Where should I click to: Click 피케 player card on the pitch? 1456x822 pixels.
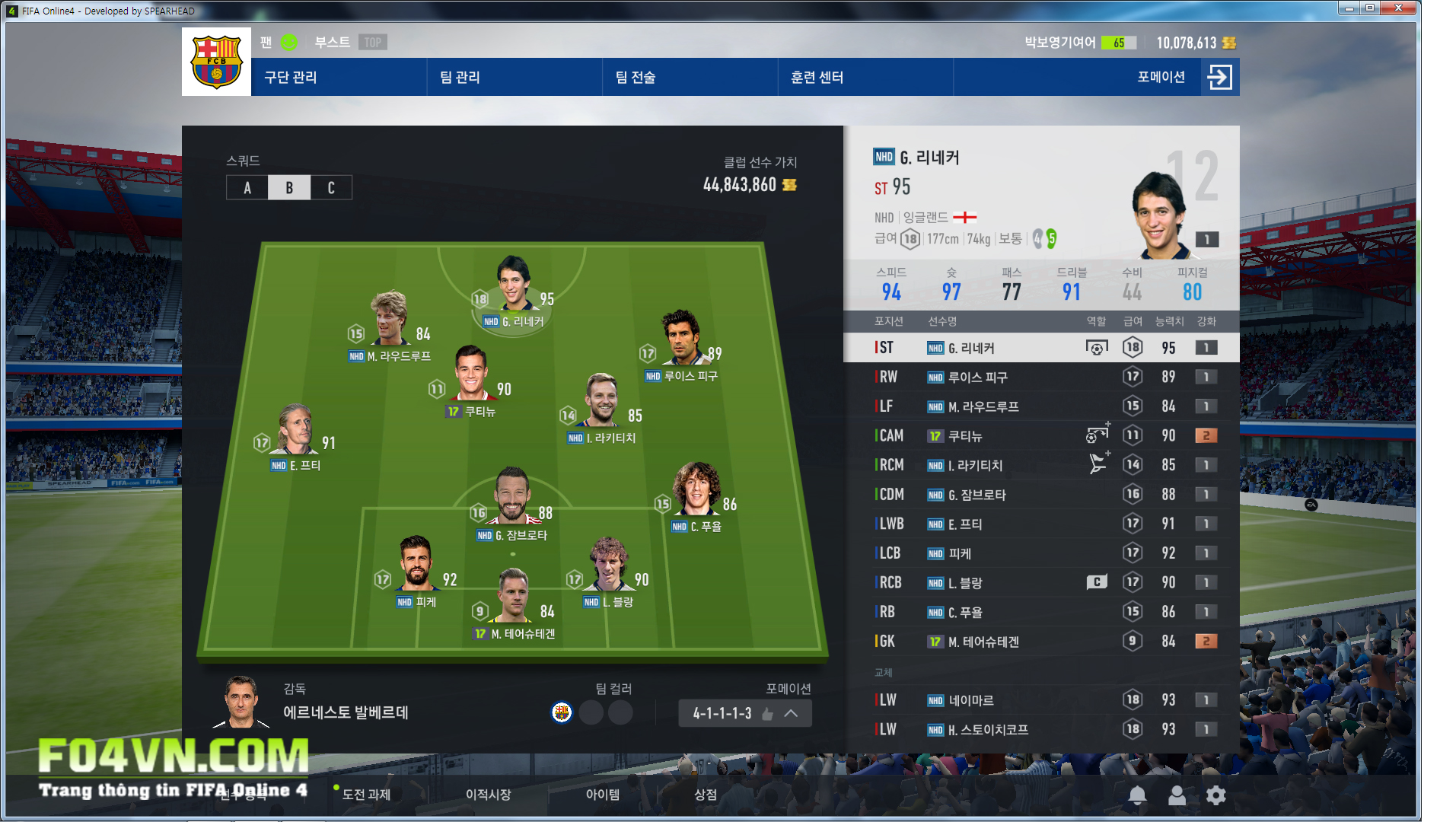[x=416, y=567]
